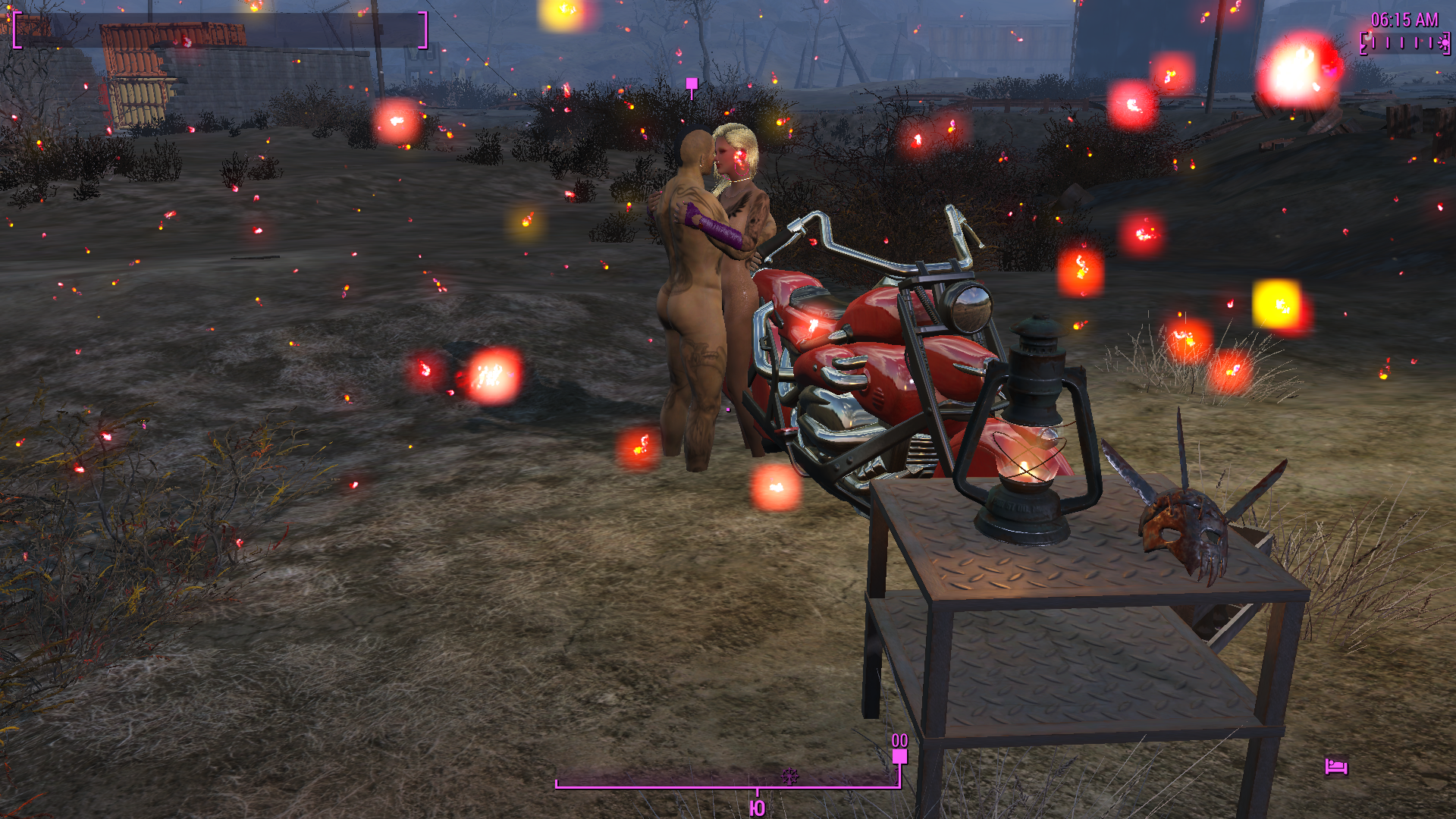Select the square quest marker on the compass
Viewport: 1456px width, 819px height.
pos(899,756)
